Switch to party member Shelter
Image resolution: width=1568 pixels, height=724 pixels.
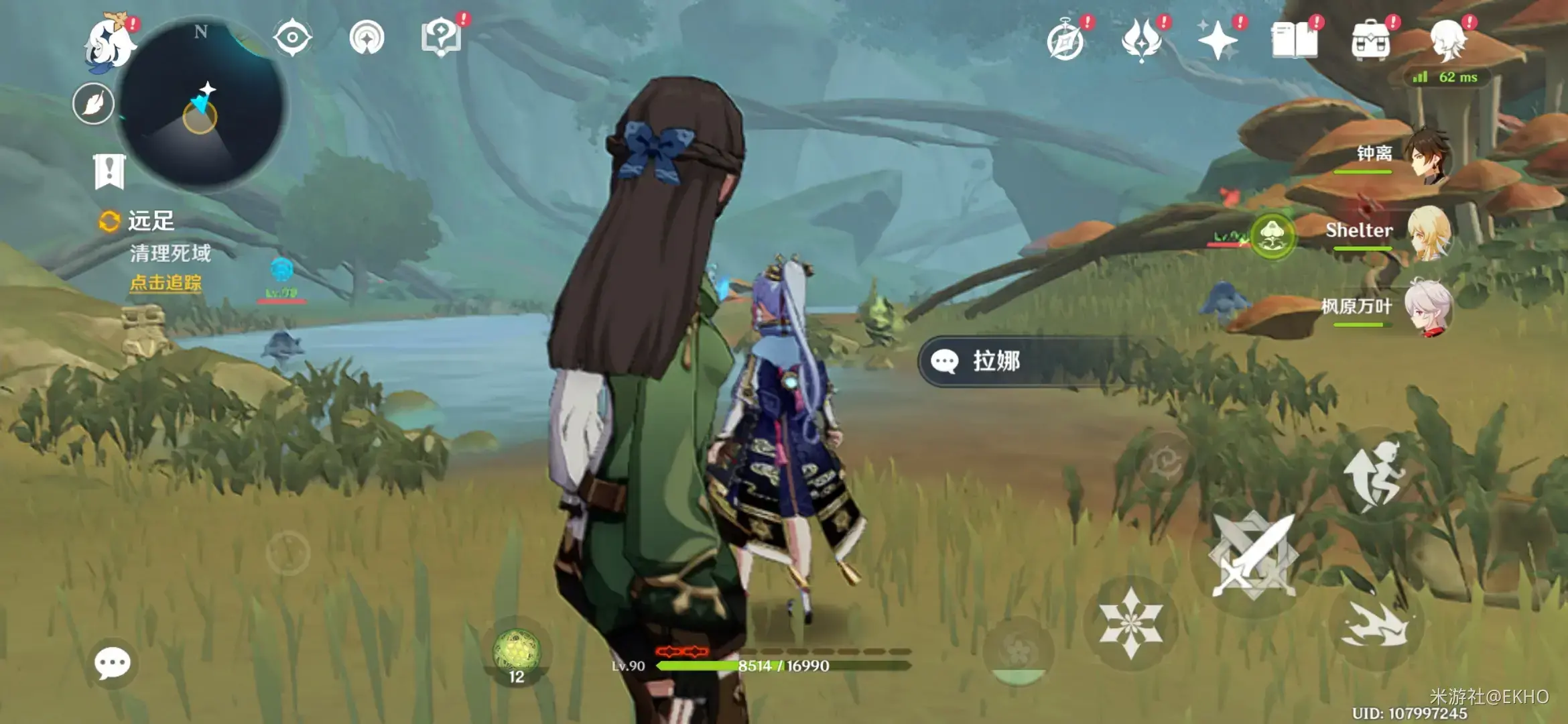pos(1427,232)
